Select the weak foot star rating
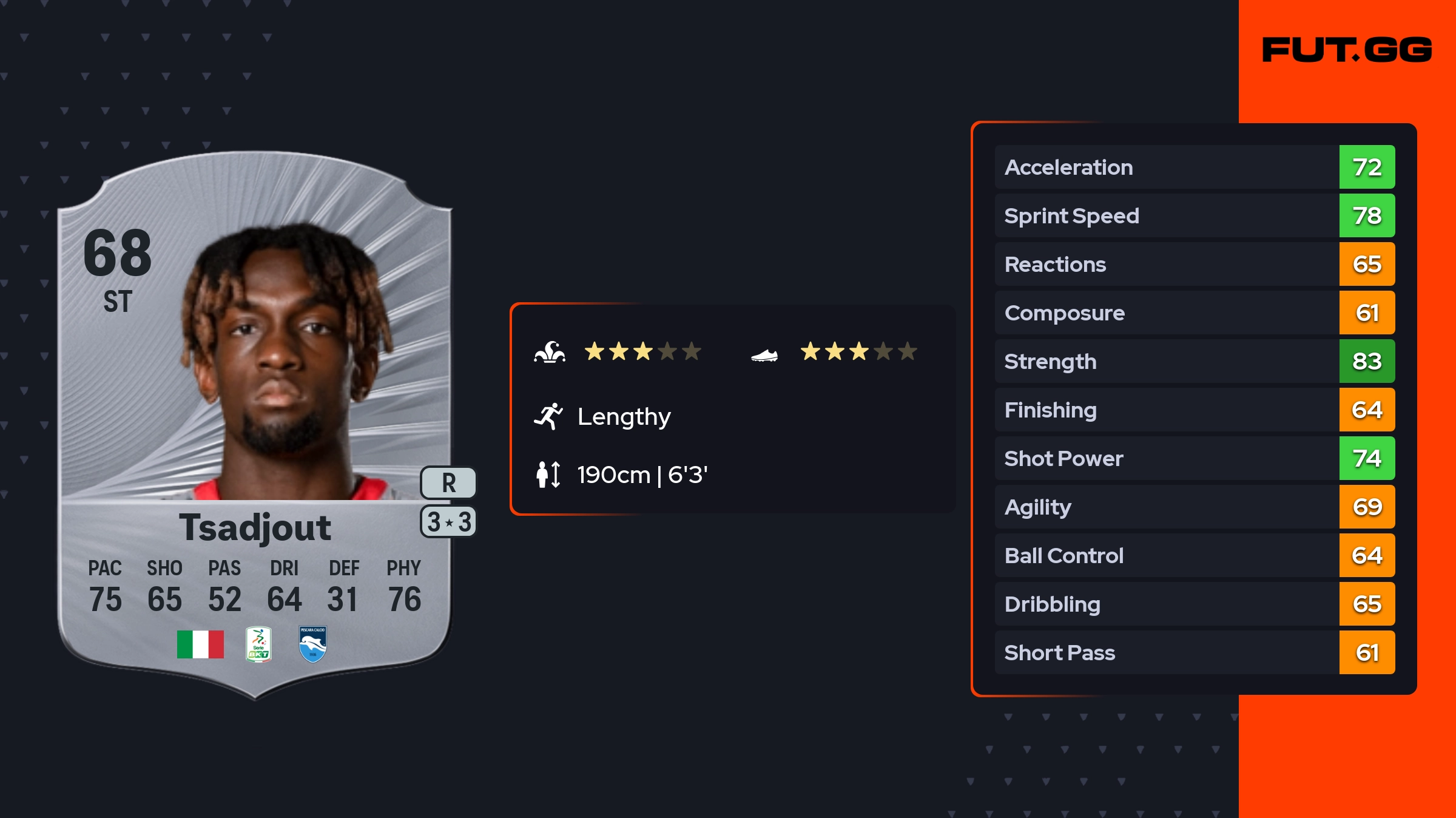The width and height of the screenshot is (1456, 818). [x=858, y=351]
